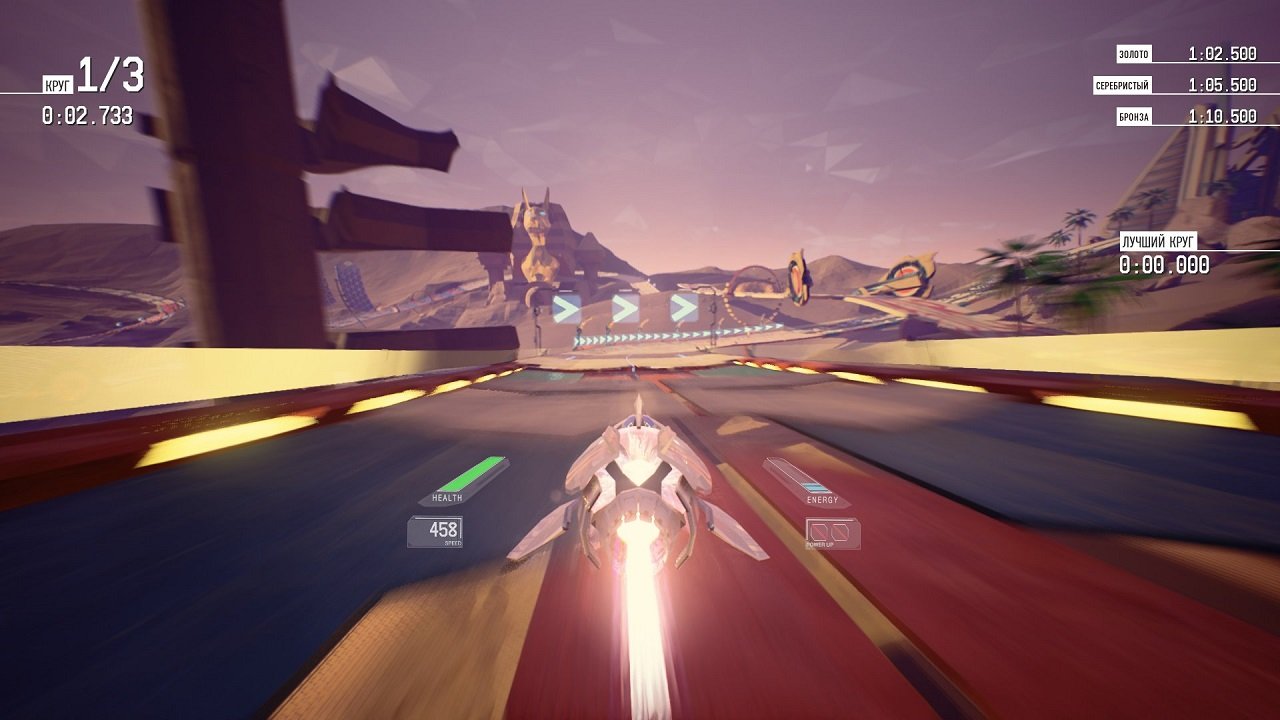Image resolution: width=1280 pixels, height=720 pixels.
Task: Open the БРОНЗА bronze time entry
Action: 1222,114
